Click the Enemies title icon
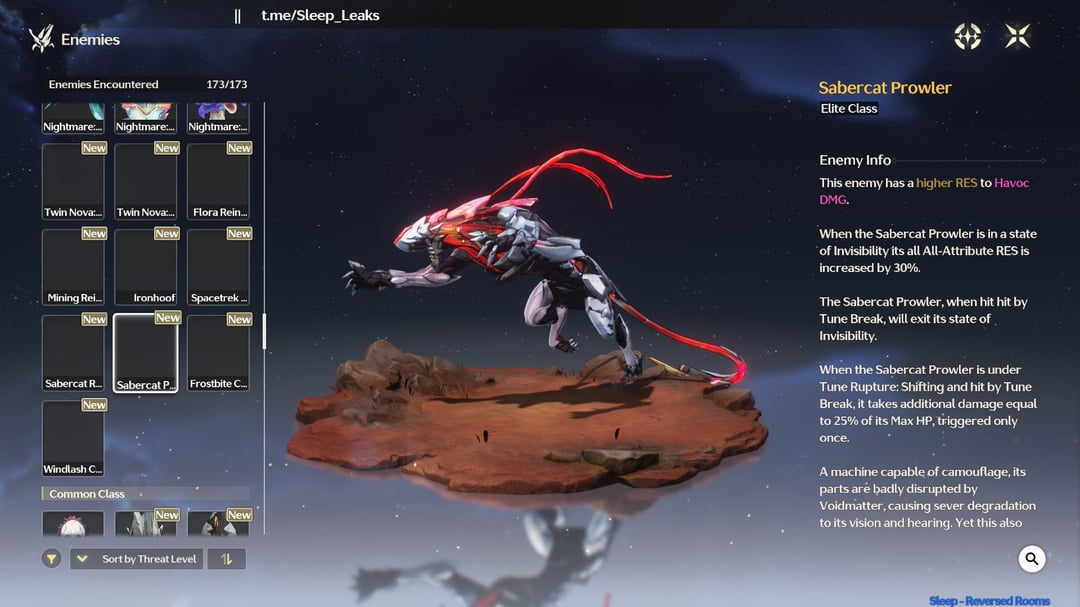This screenshot has height=607, width=1080. [41, 39]
